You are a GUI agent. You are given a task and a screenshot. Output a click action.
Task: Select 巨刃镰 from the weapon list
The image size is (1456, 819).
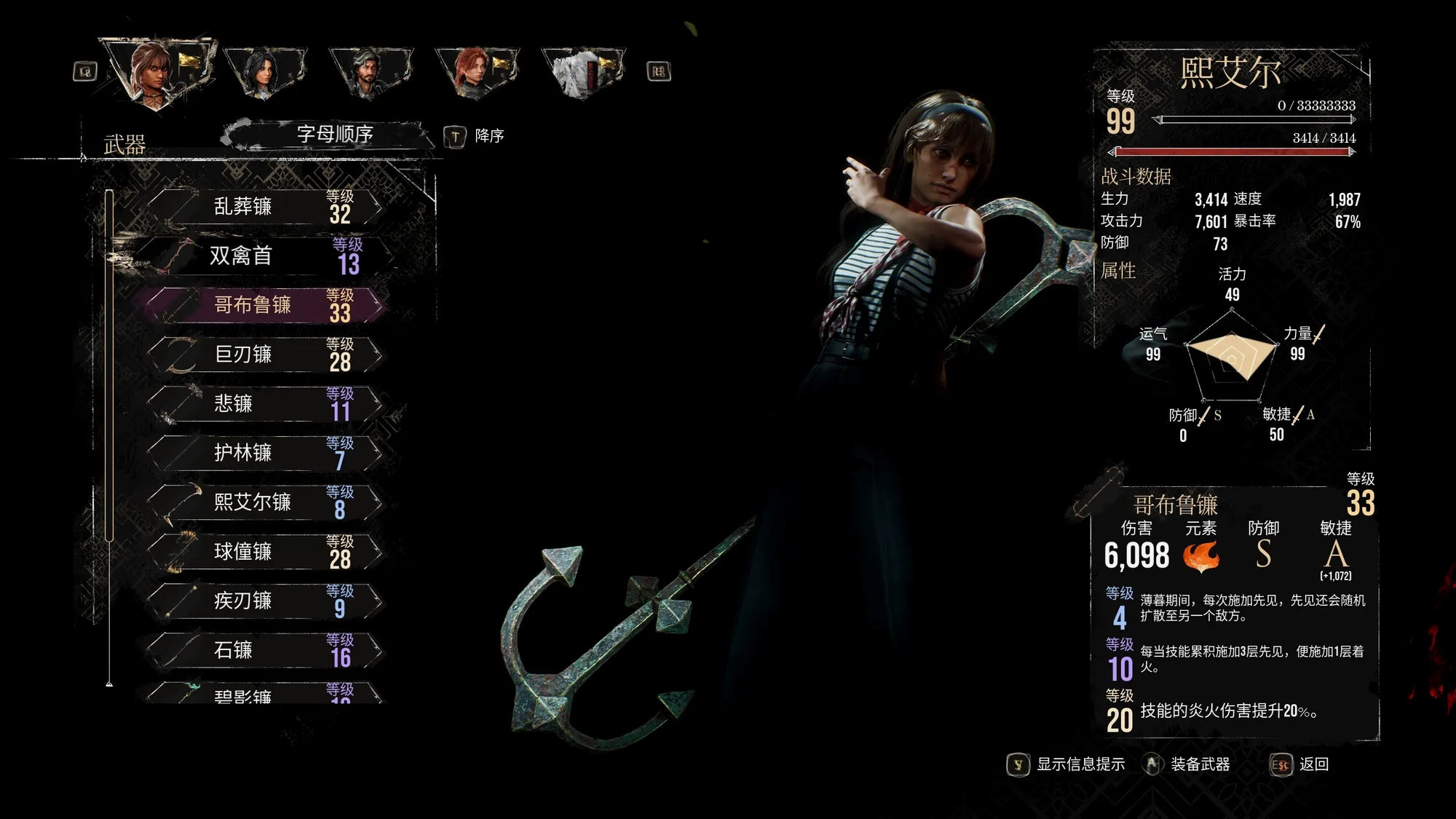point(266,355)
